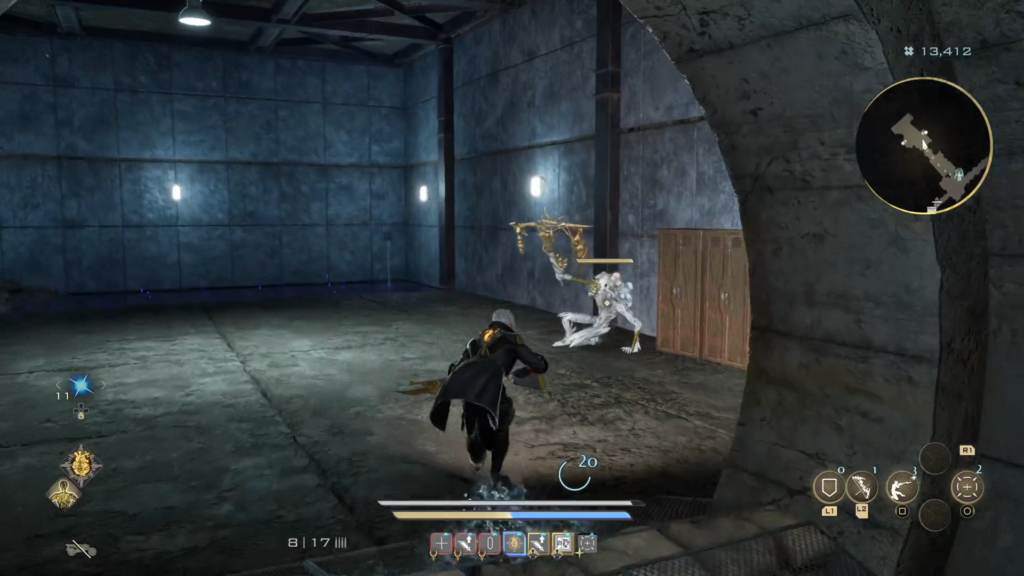Click the golden heart diamond icon
The width and height of the screenshot is (1024, 576).
79,464
